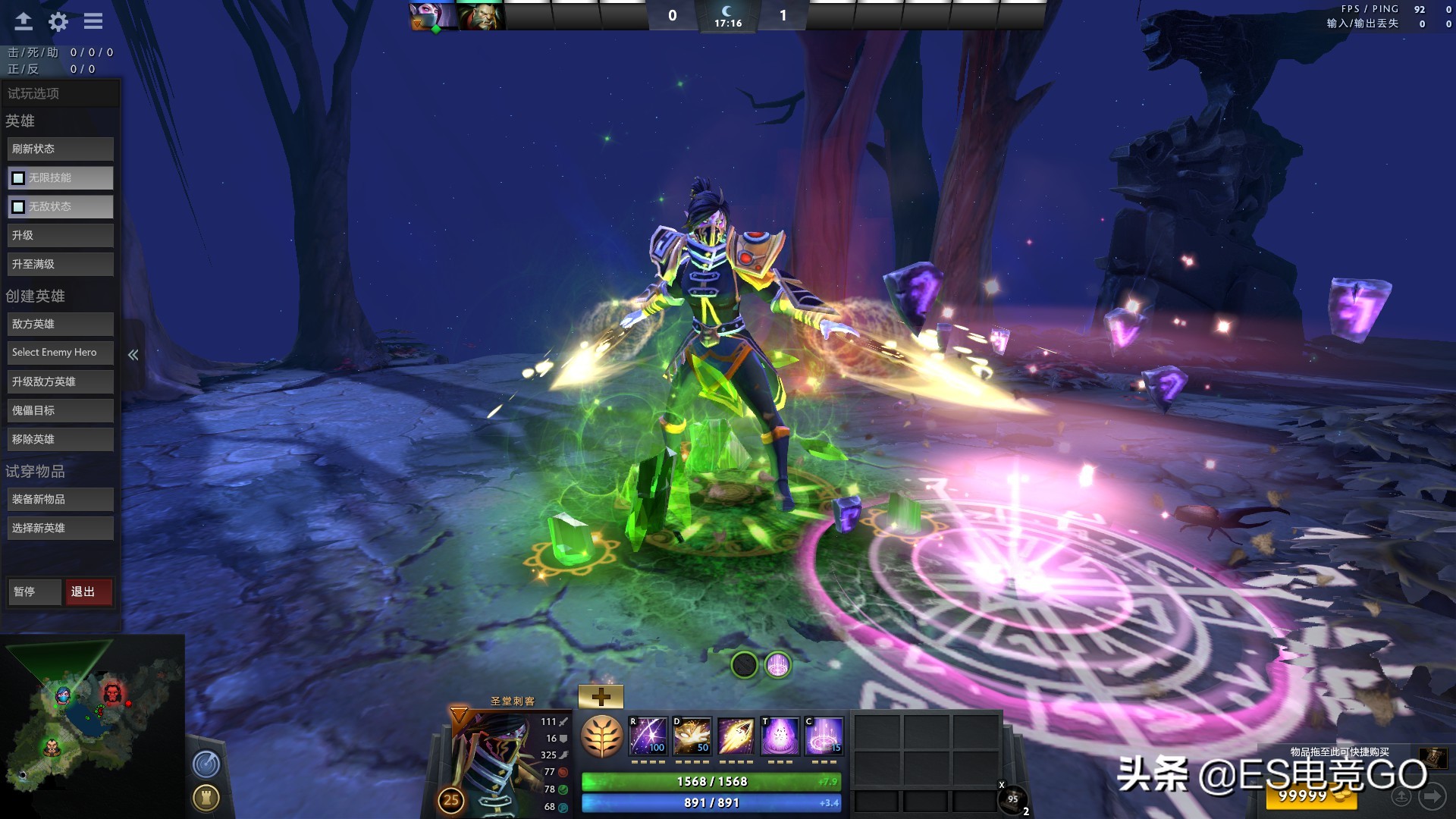Collapse the demo options panel with the « arrow
This screenshot has height=819, width=1456.
pyautogui.click(x=133, y=353)
